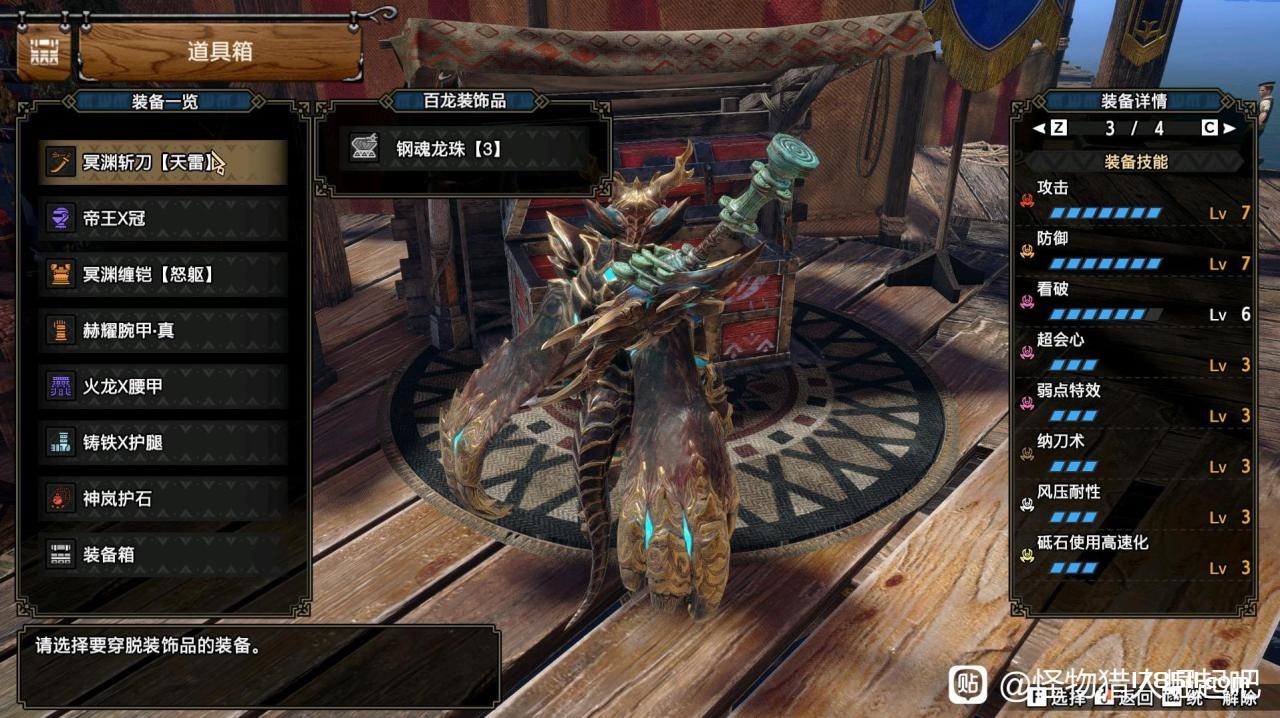This screenshot has height=718, width=1280.
Task: Click the 贴吧 watermark logo
Action: tap(967, 685)
